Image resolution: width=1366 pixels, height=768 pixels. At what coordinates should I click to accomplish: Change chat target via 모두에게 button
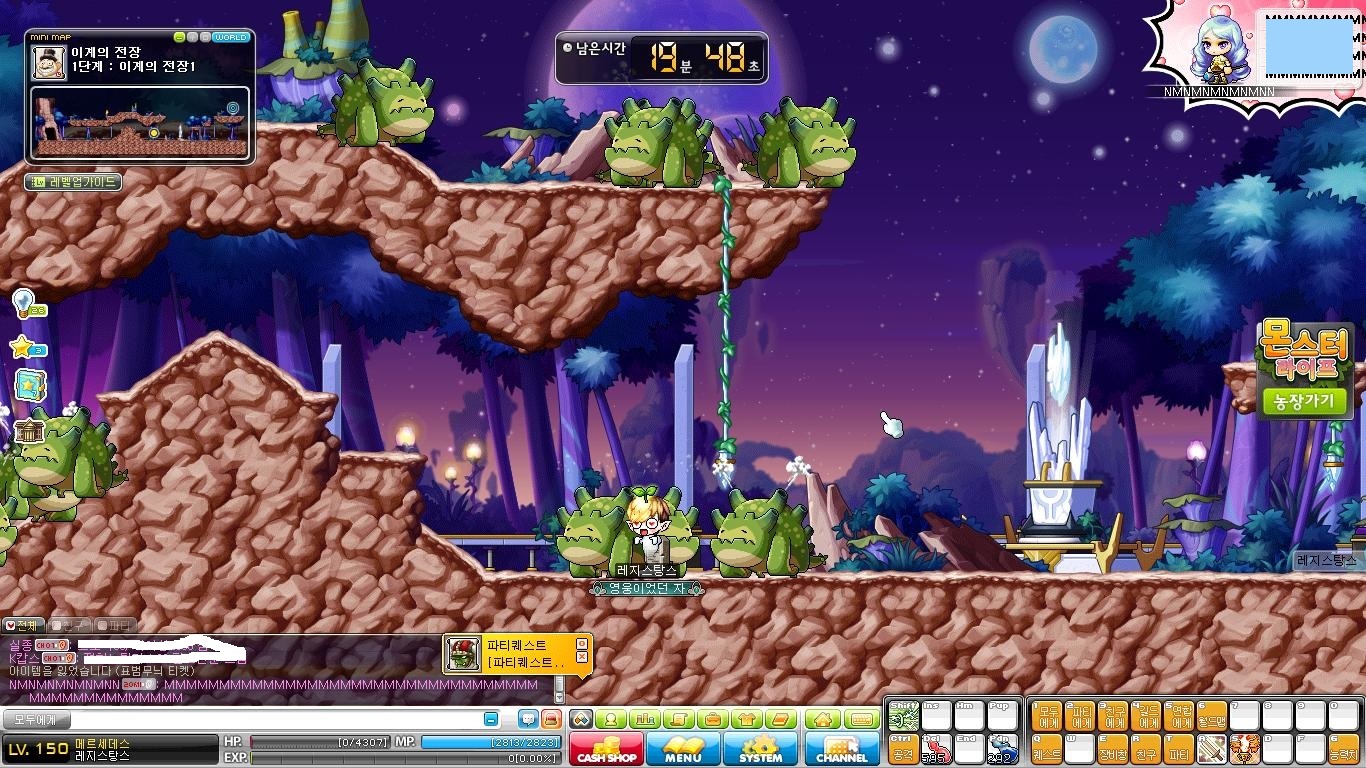pos(35,719)
